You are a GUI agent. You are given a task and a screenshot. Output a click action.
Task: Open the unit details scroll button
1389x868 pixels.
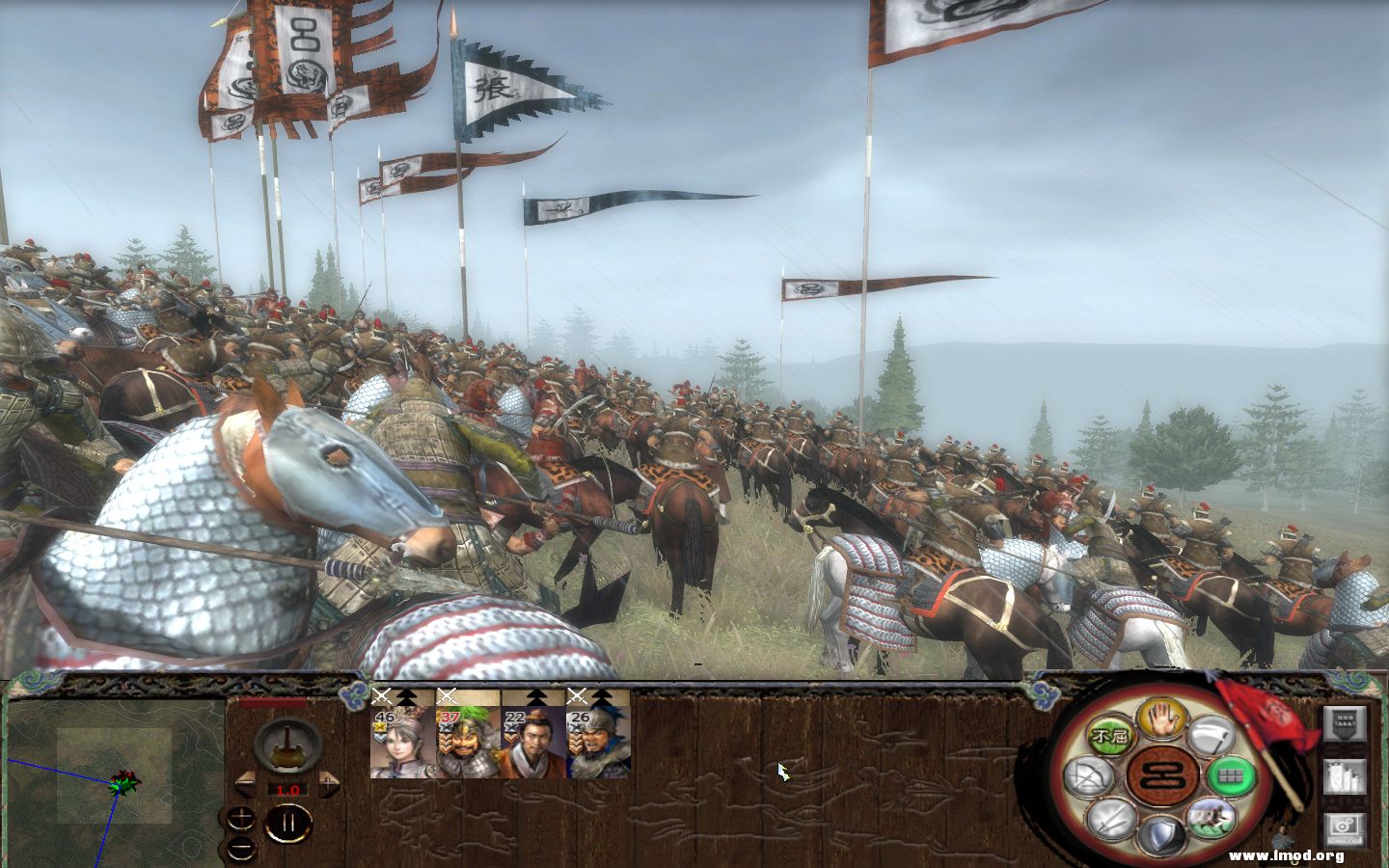click(x=1346, y=776)
